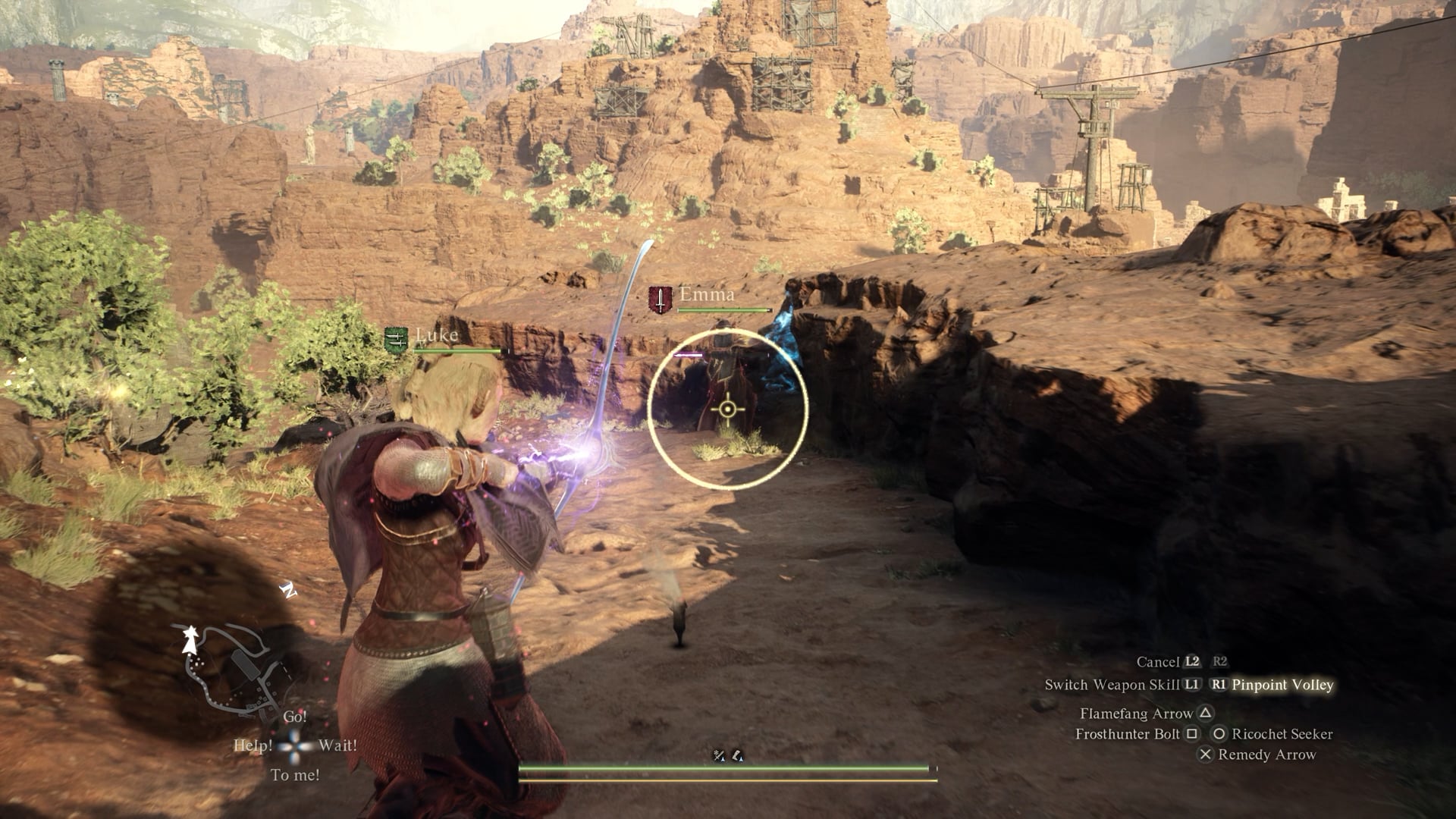Click the north compass marker above minimap

click(x=288, y=590)
